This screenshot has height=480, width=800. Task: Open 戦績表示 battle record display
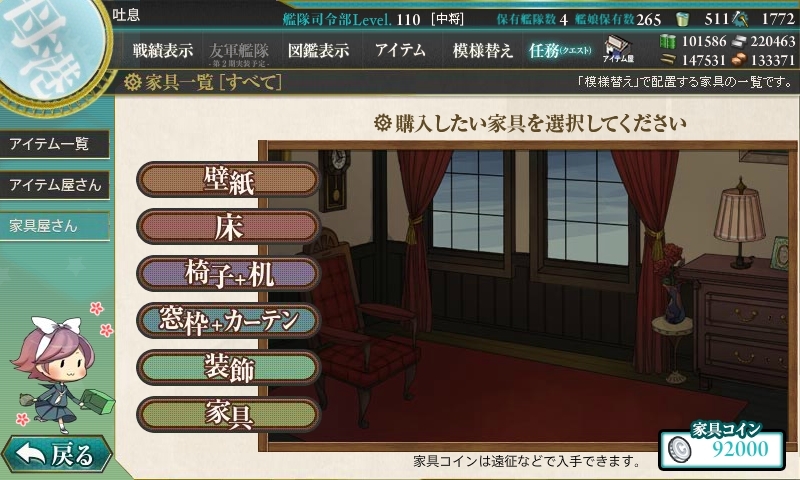tap(164, 49)
